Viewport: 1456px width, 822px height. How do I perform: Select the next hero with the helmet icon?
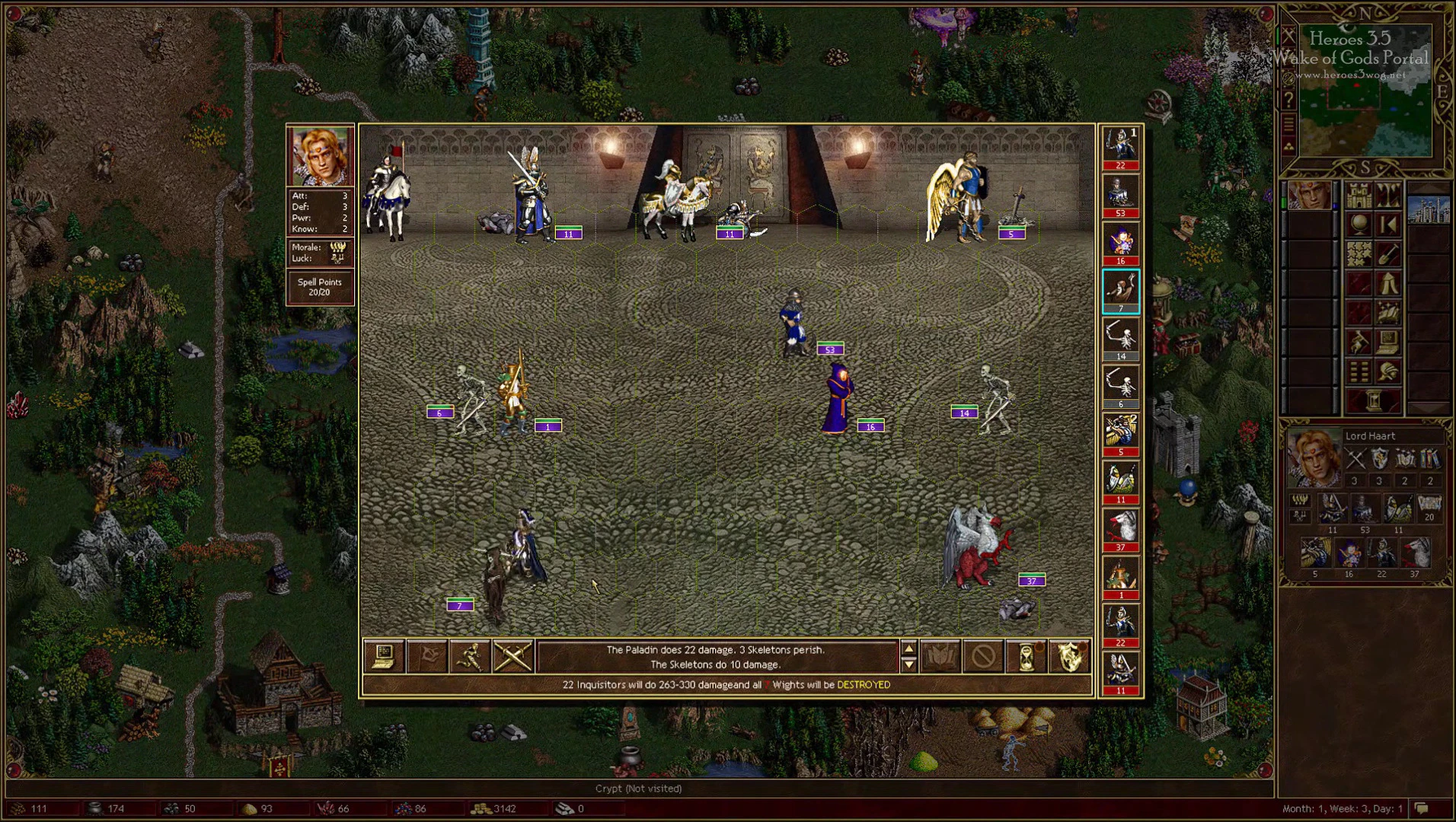[x=1388, y=371]
